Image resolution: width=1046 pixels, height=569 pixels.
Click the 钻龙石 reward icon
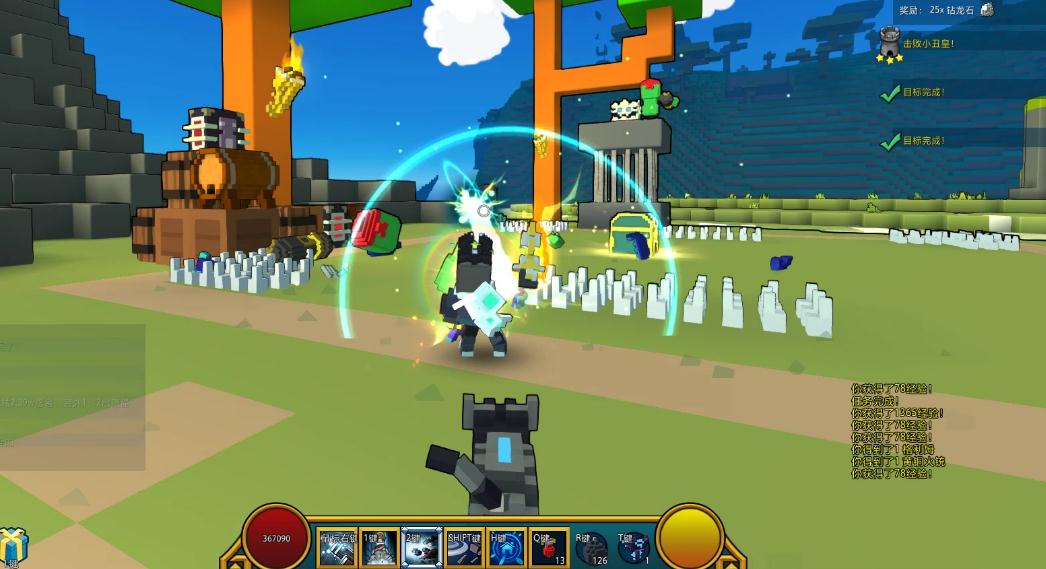[x=987, y=9]
